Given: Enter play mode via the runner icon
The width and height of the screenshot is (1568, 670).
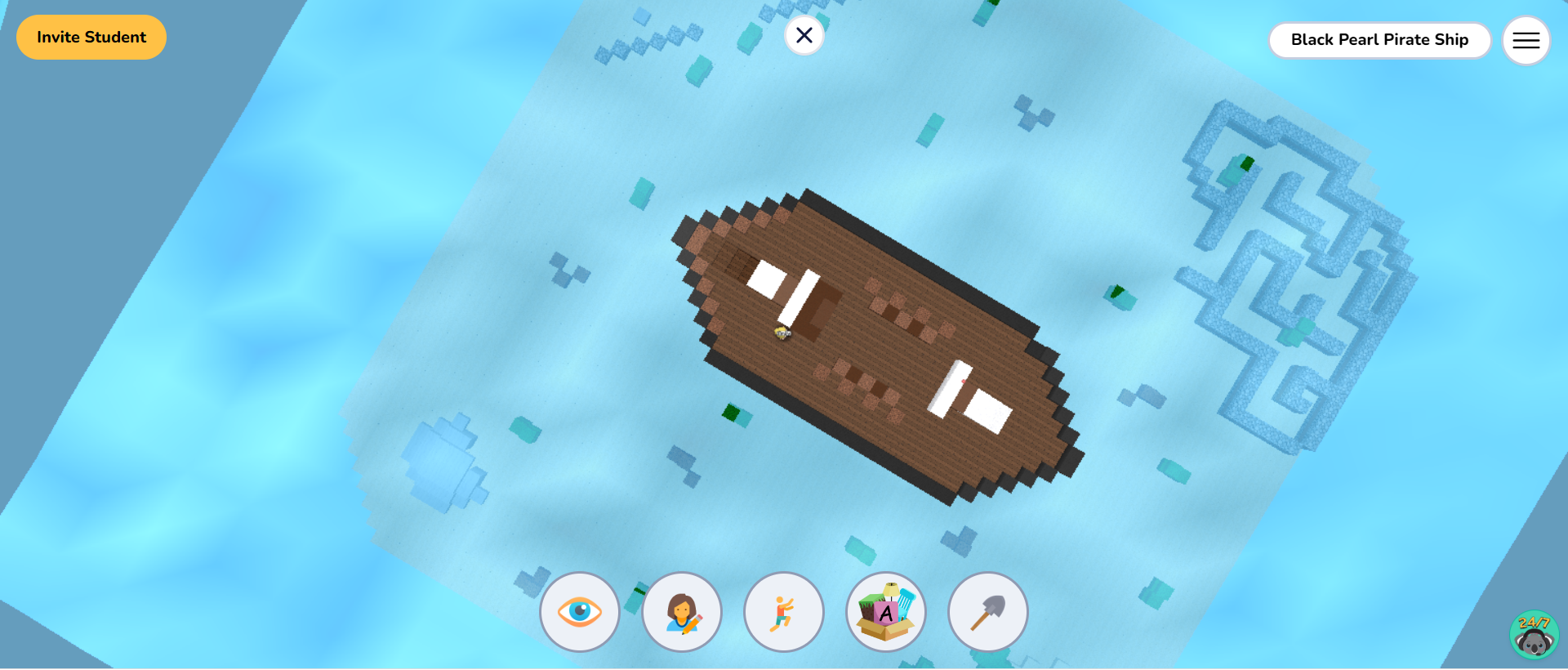Looking at the screenshot, I should (x=783, y=611).
